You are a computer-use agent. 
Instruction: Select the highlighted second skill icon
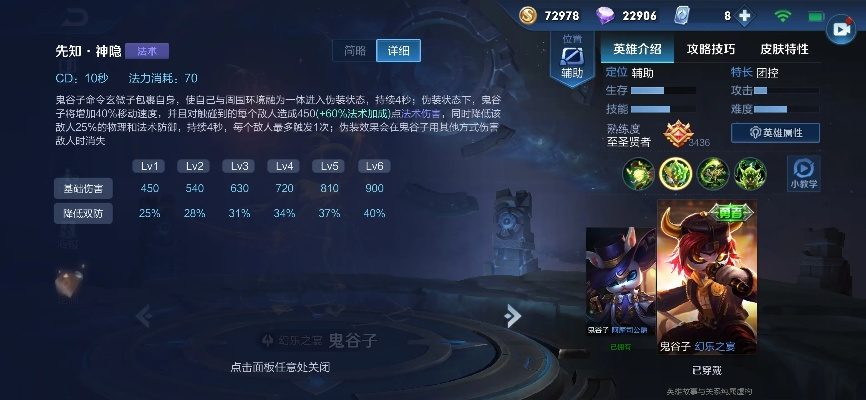(x=676, y=174)
